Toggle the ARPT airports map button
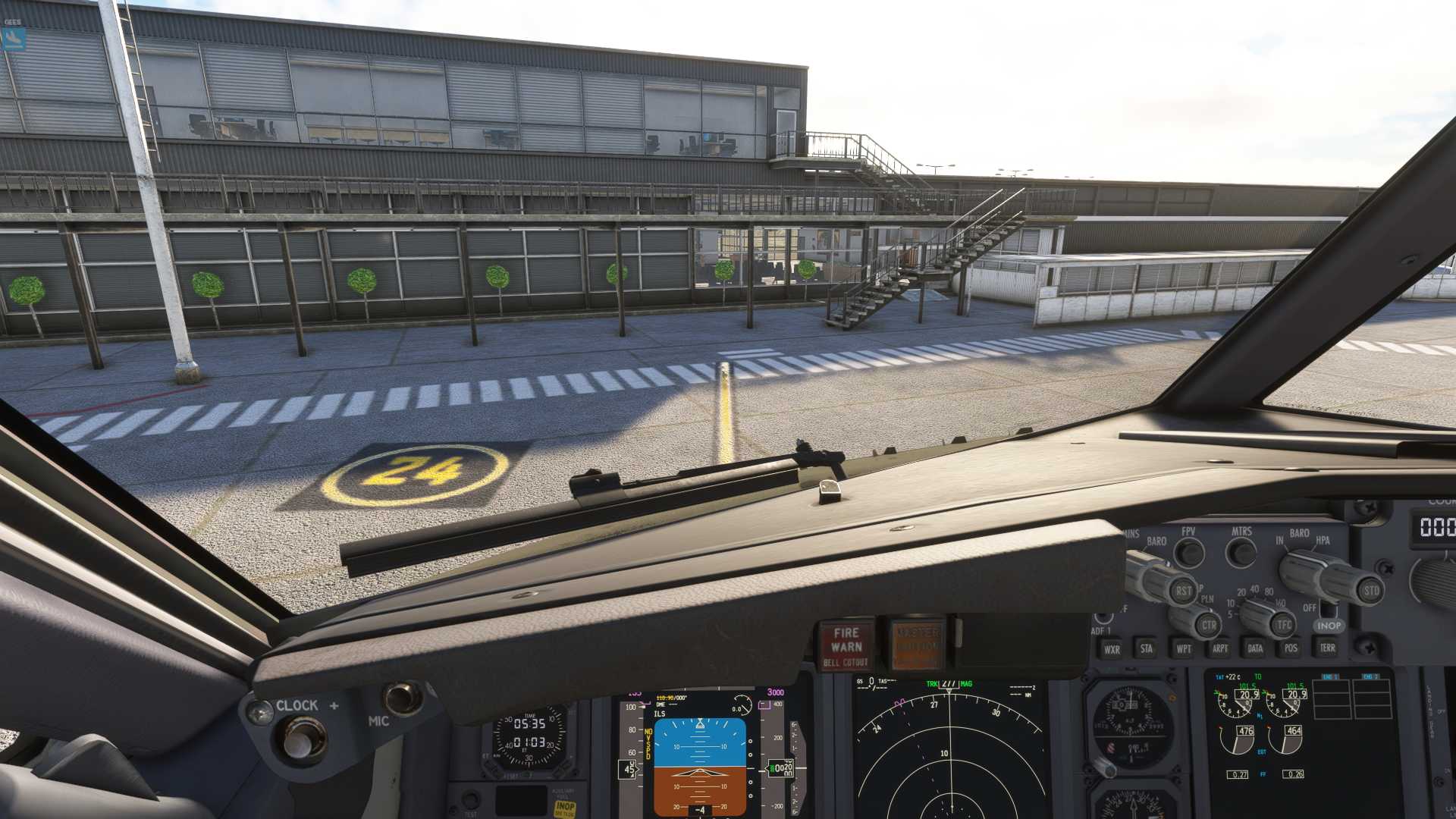The image size is (1456, 819). (x=1219, y=648)
